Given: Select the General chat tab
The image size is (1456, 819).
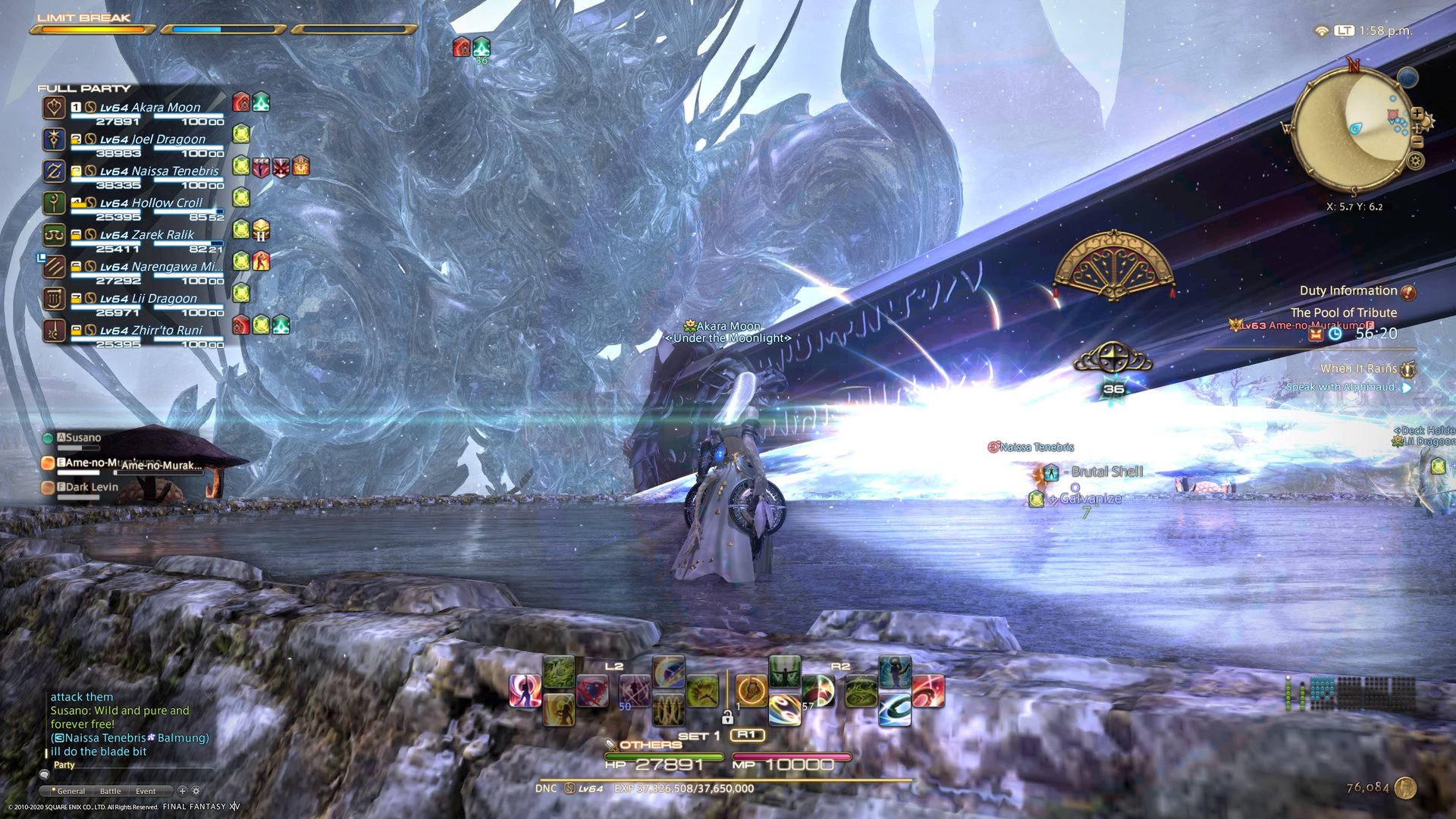Looking at the screenshot, I should pos(71,791).
